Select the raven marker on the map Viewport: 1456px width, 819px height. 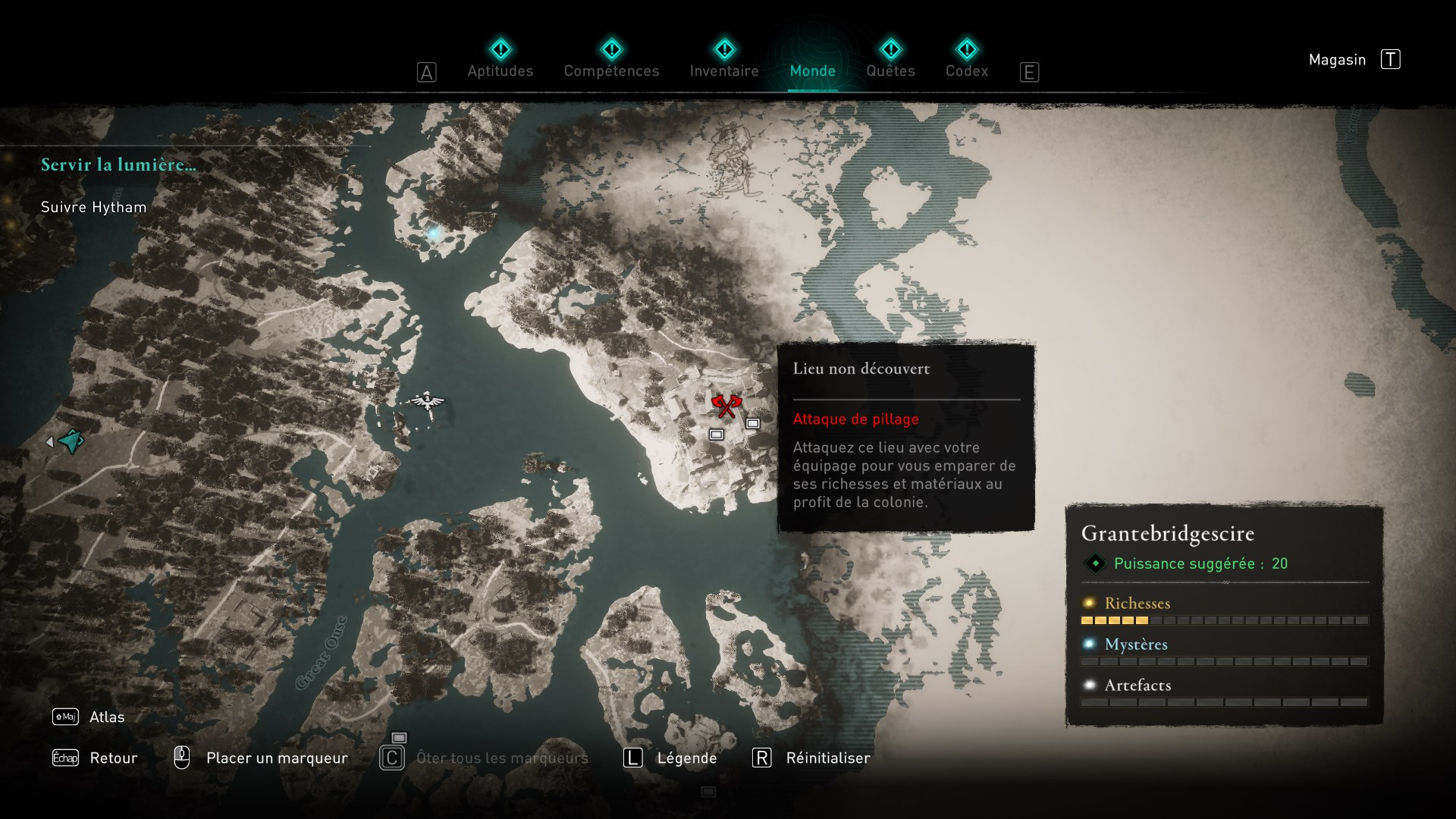point(427,401)
